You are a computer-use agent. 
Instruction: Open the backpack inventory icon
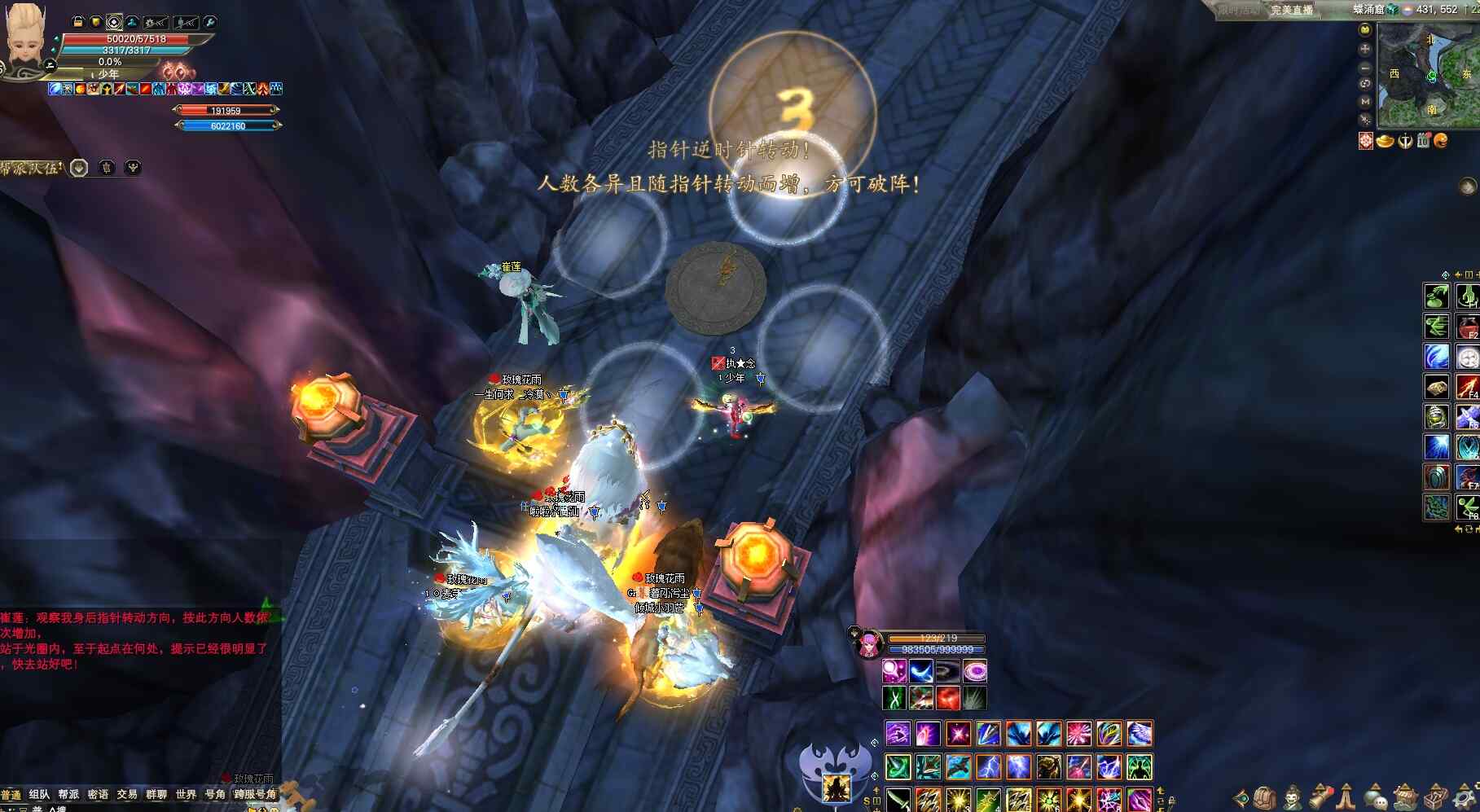[1264, 797]
